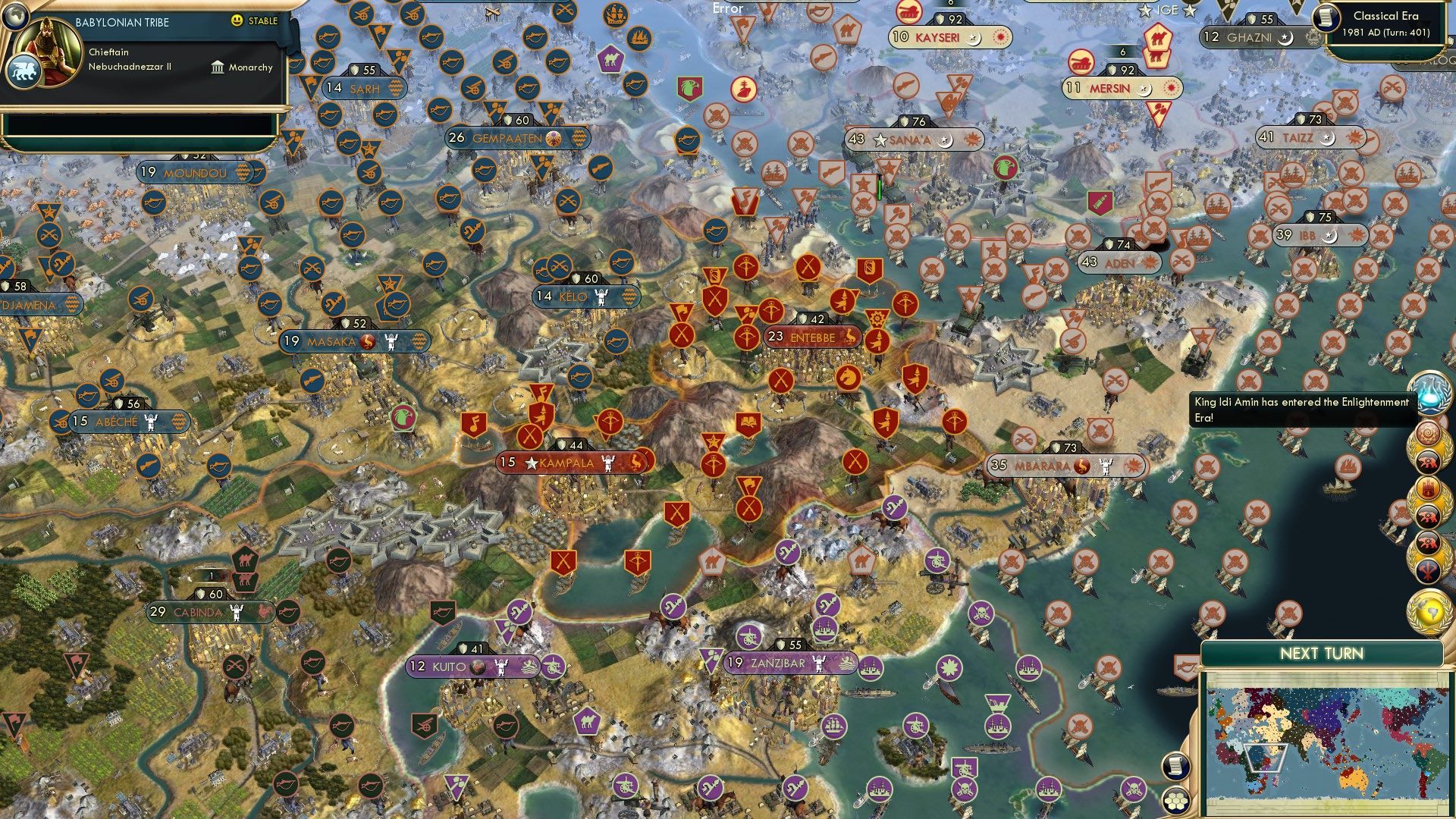Open the spiral shell notification medallion
This screenshot has width=1456, height=819.
click(x=1429, y=431)
